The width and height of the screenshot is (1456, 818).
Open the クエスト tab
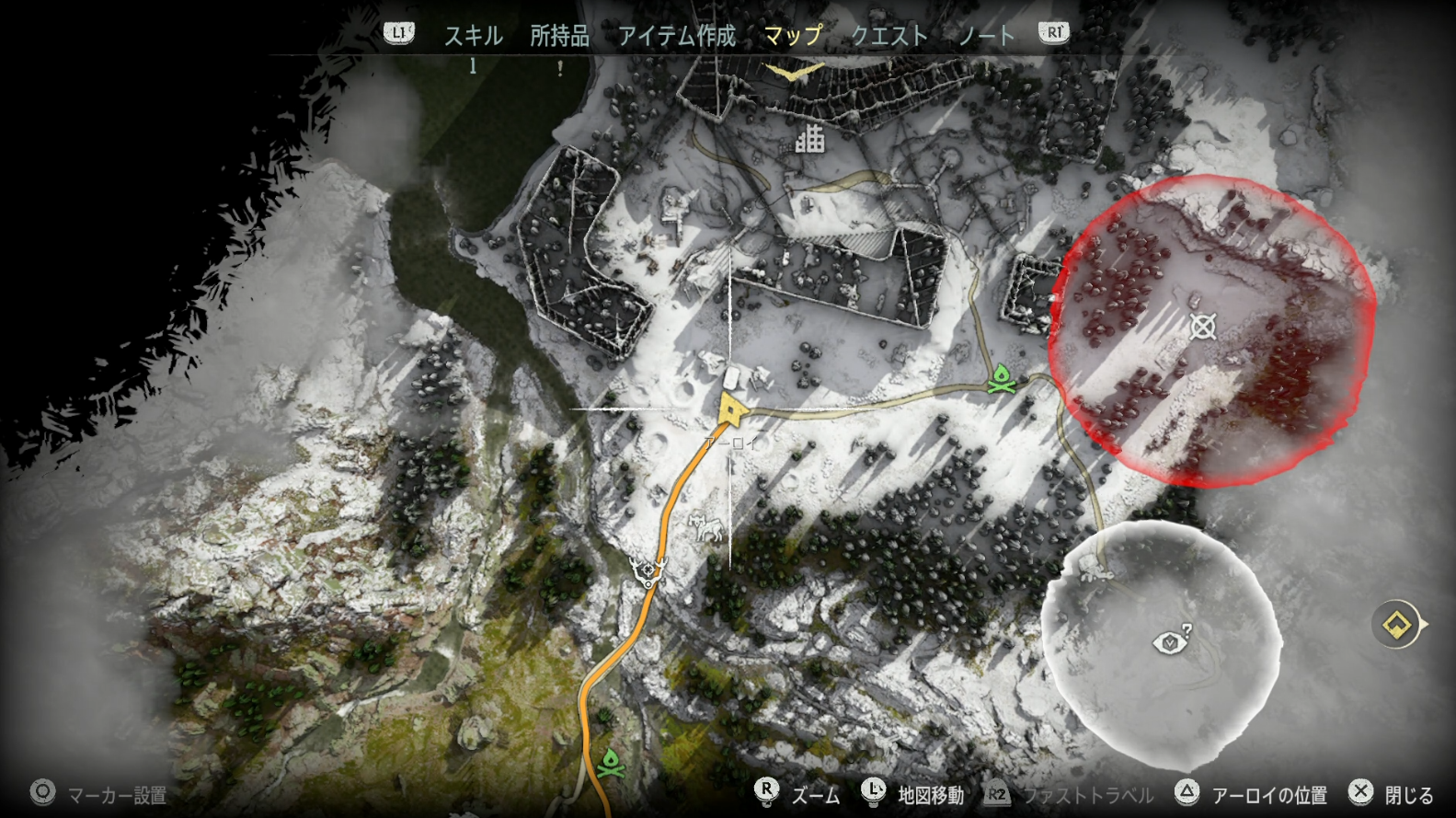click(889, 36)
